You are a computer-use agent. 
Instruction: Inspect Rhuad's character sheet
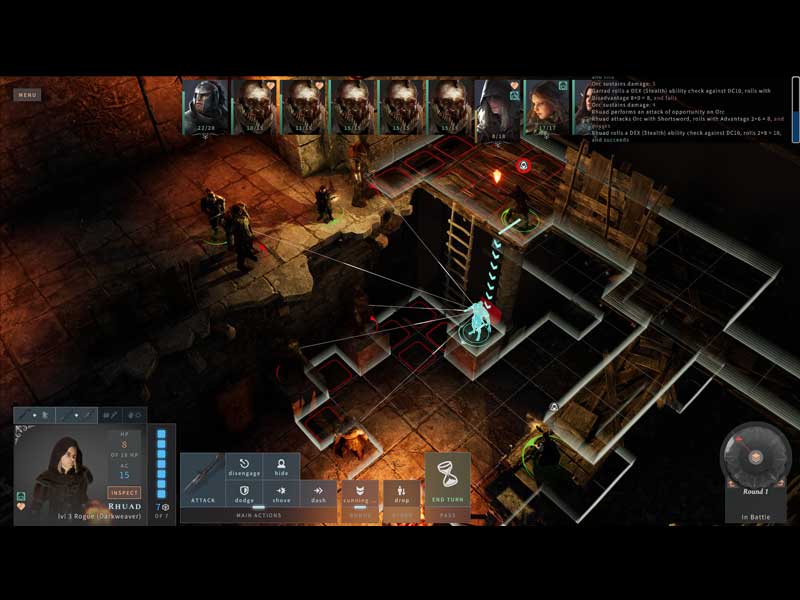[125, 493]
